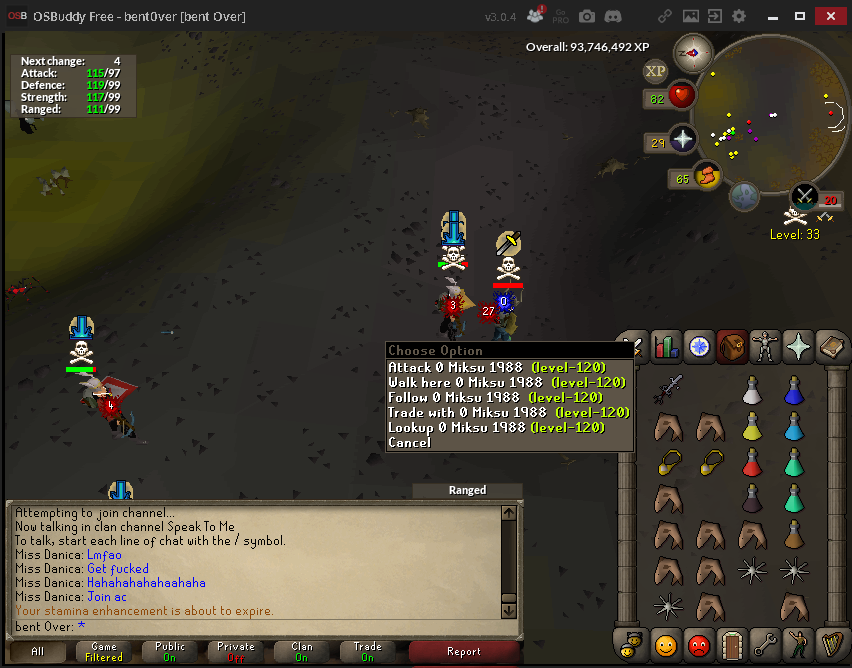Image resolution: width=852 pixels, height=668 pixels.
Task: Switch chat to the Clan filter
Action: point(302,652)
